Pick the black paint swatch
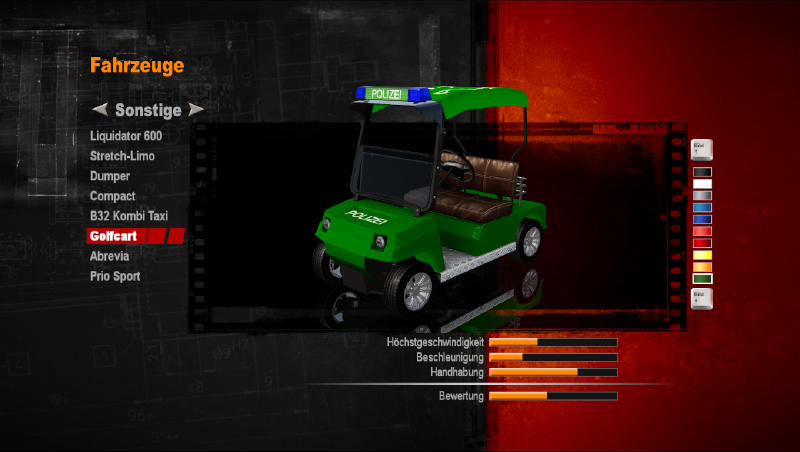The height and width of the screenshot is (452, 800). coord(702,172)
